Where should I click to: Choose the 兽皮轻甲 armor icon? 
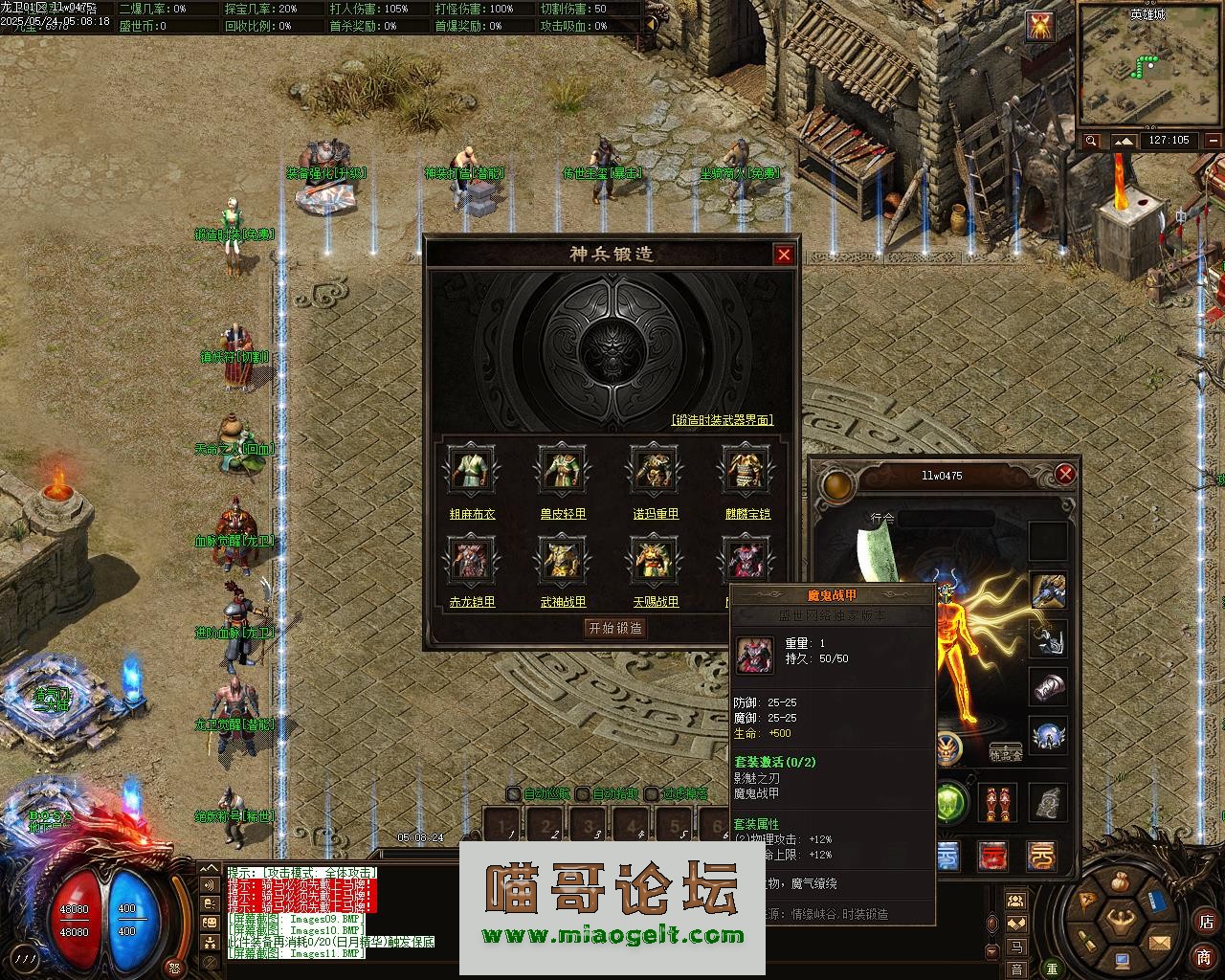point(562,469)
